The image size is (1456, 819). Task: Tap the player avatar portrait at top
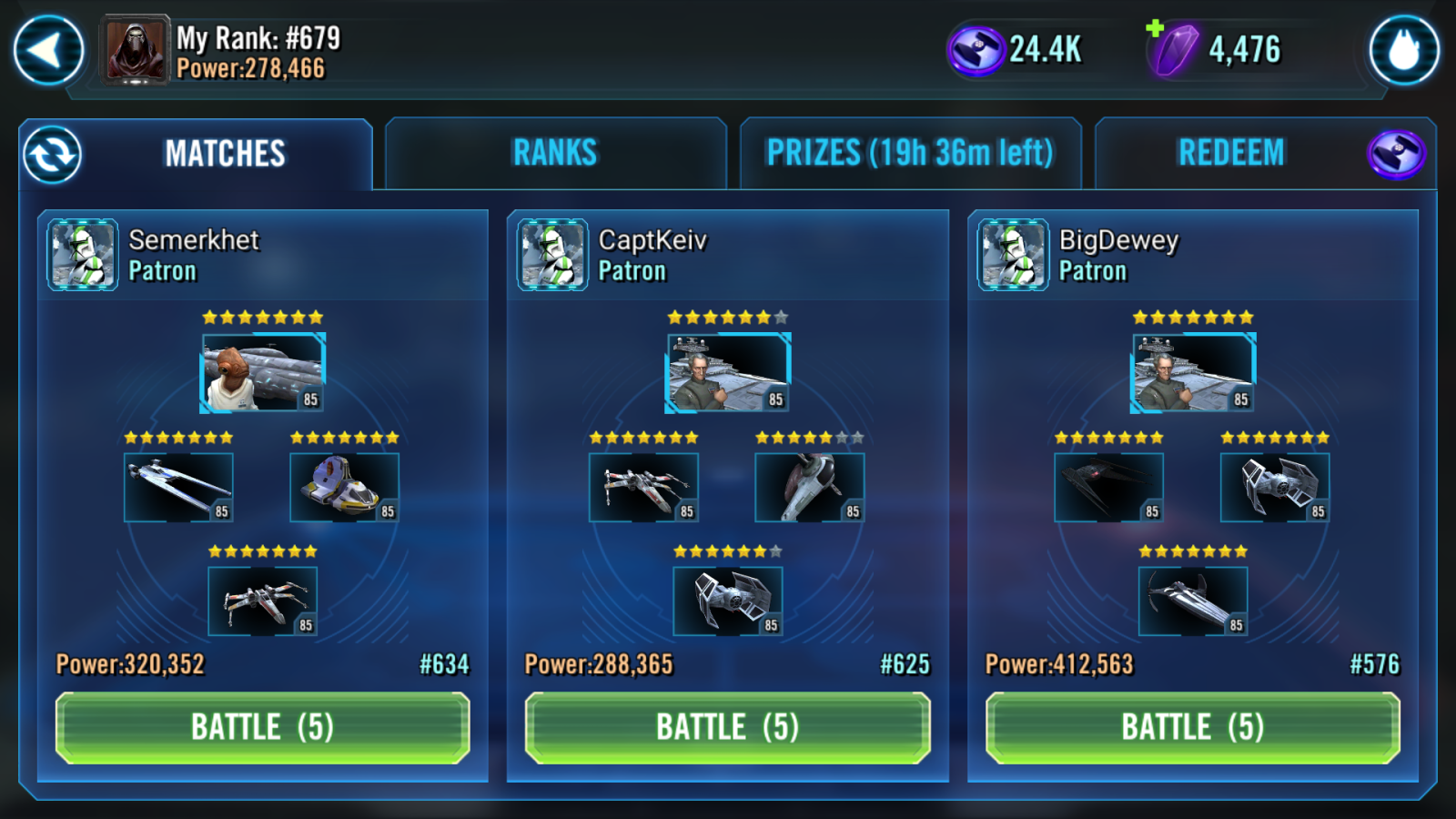tap(136, 51)
